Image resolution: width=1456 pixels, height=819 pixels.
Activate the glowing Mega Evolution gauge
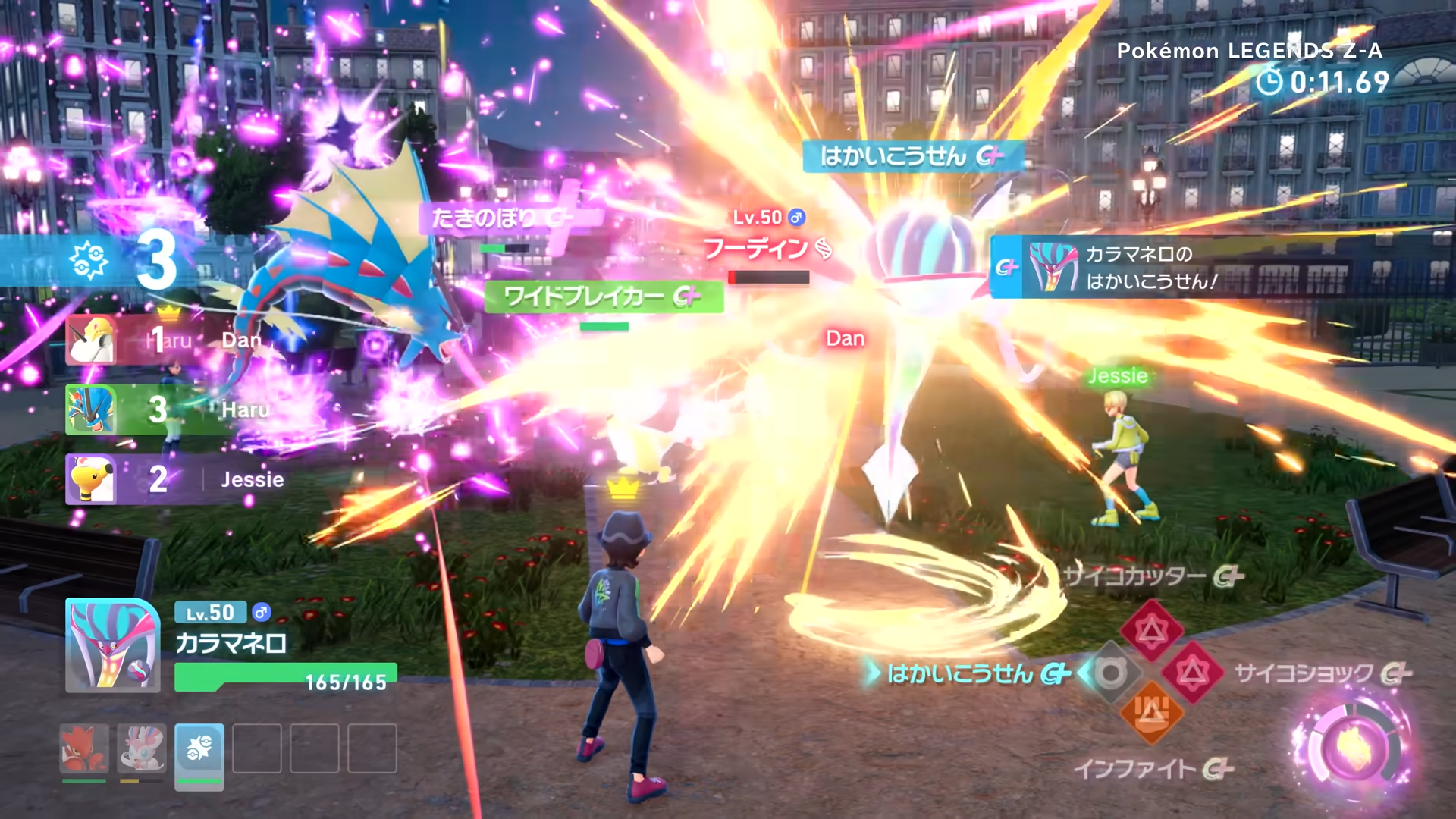click(x=1352, y=747)
